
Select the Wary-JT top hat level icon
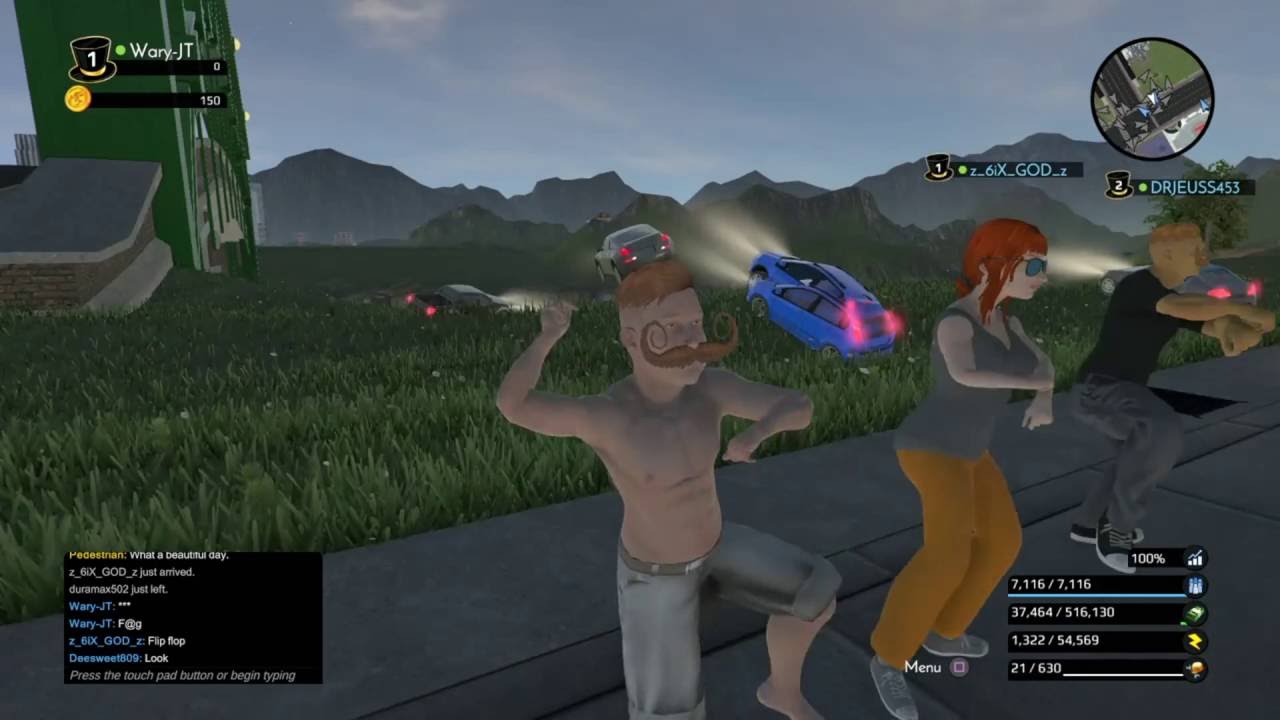click(91, 59)
